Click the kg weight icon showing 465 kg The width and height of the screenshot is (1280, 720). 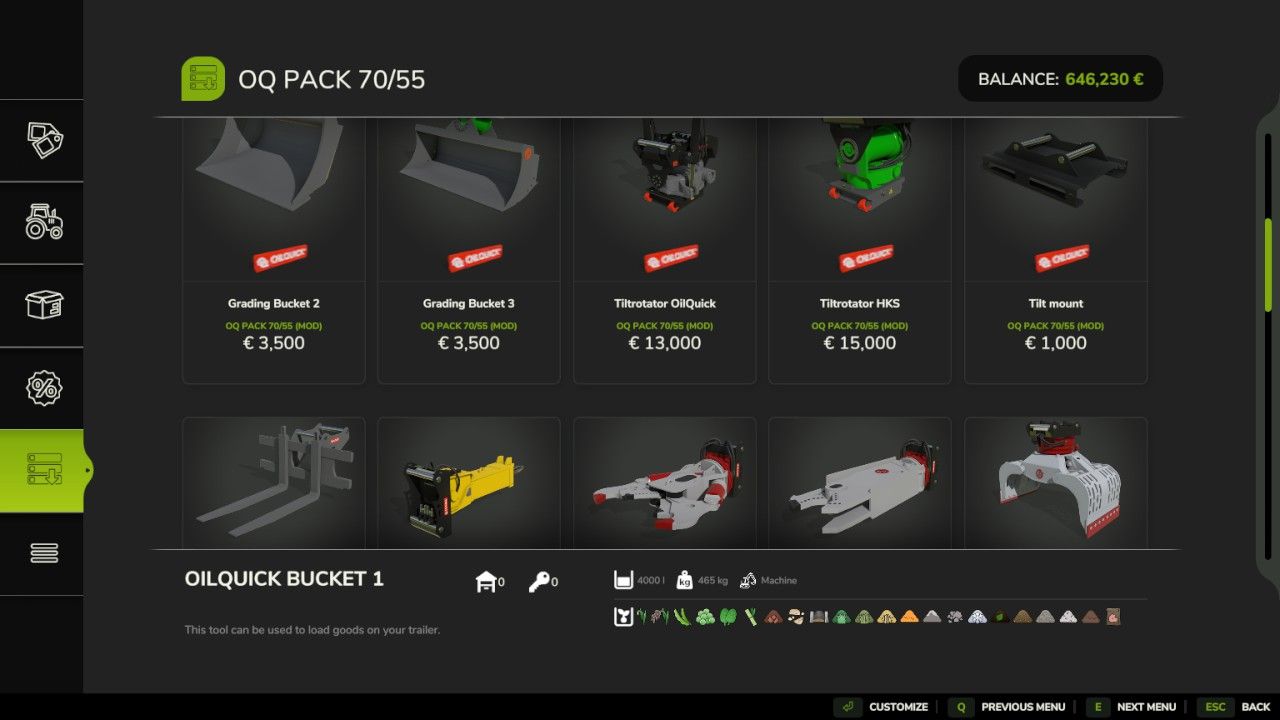[x=682, y=580]
